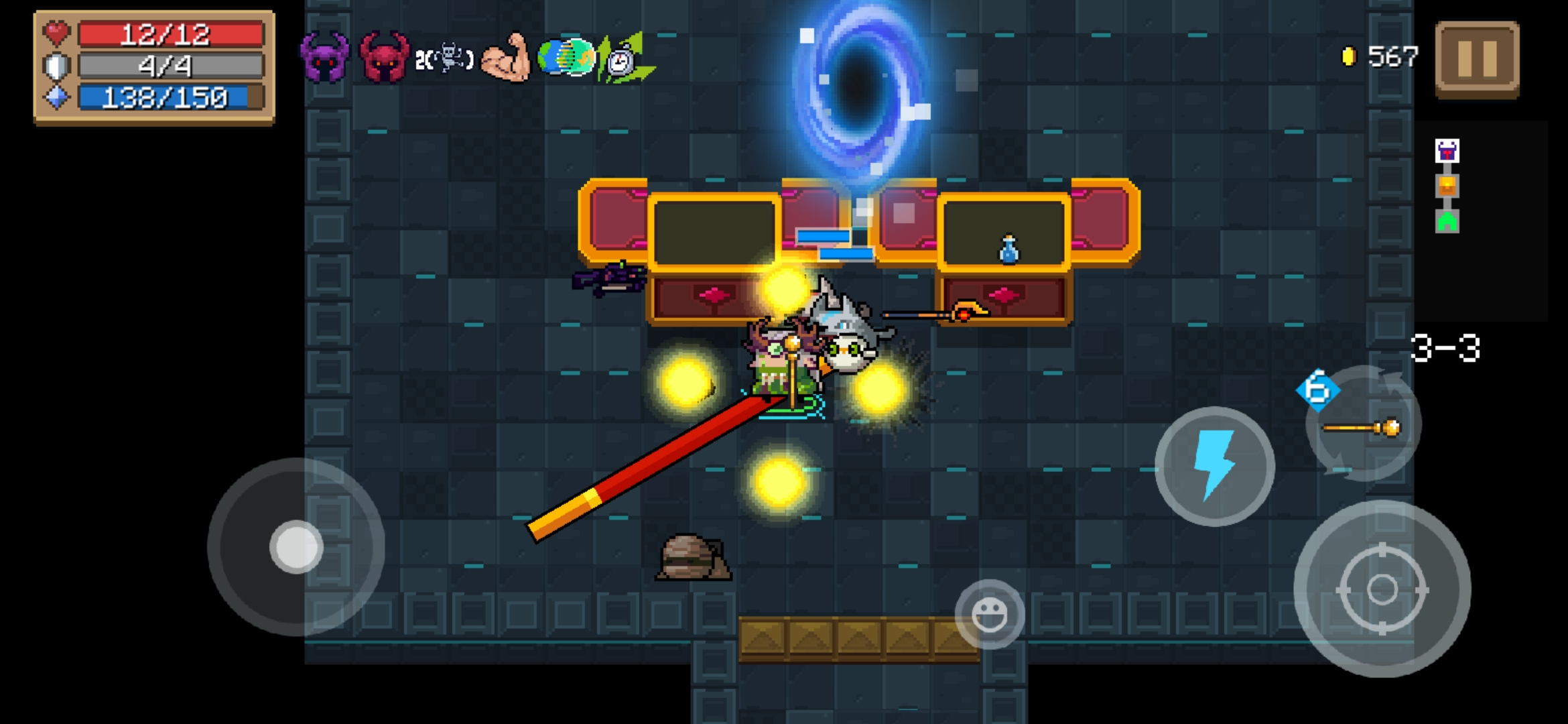Switch weapon using the staff swap button
The image size is (1568, 724).
[1363, 426]
